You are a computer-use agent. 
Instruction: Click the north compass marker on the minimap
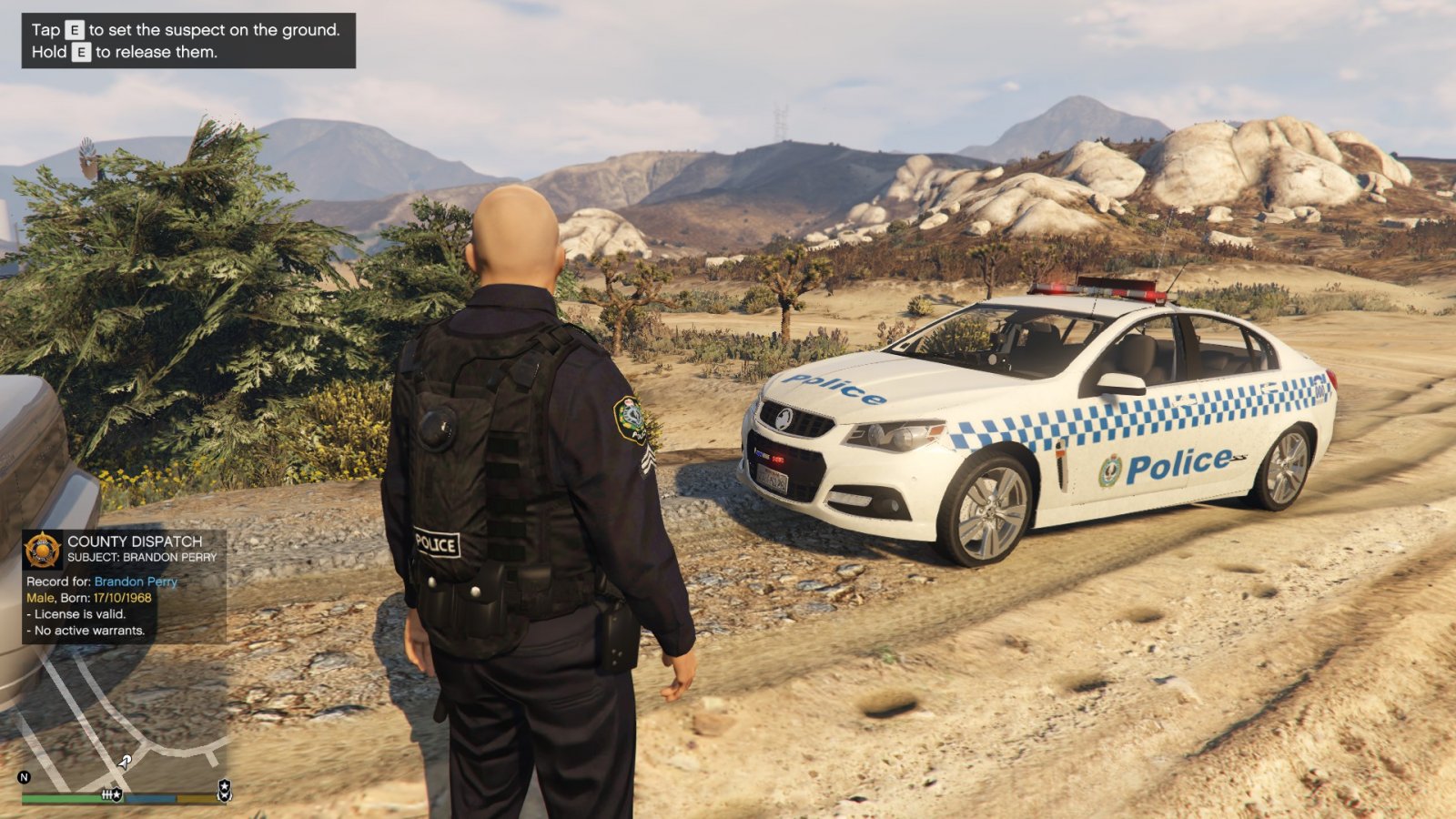pyautogui.click(x=25, y=777)
